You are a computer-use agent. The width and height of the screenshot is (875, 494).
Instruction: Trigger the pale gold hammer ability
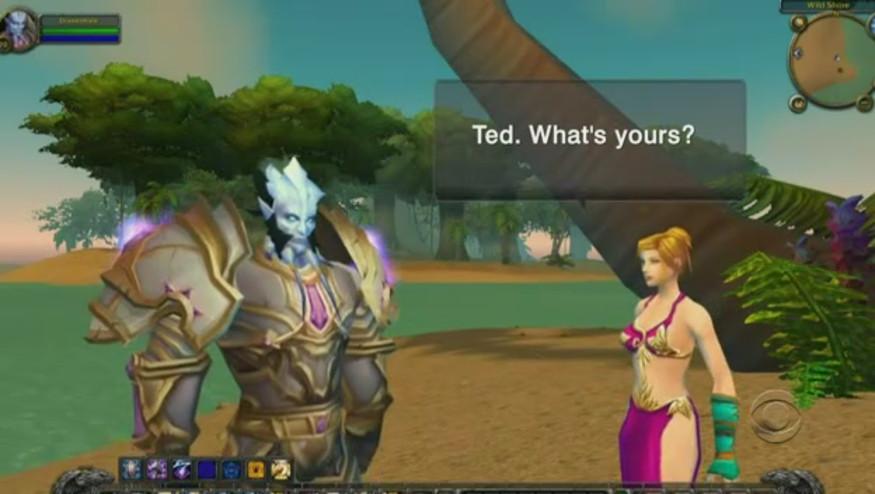click(x=281, y=469)
